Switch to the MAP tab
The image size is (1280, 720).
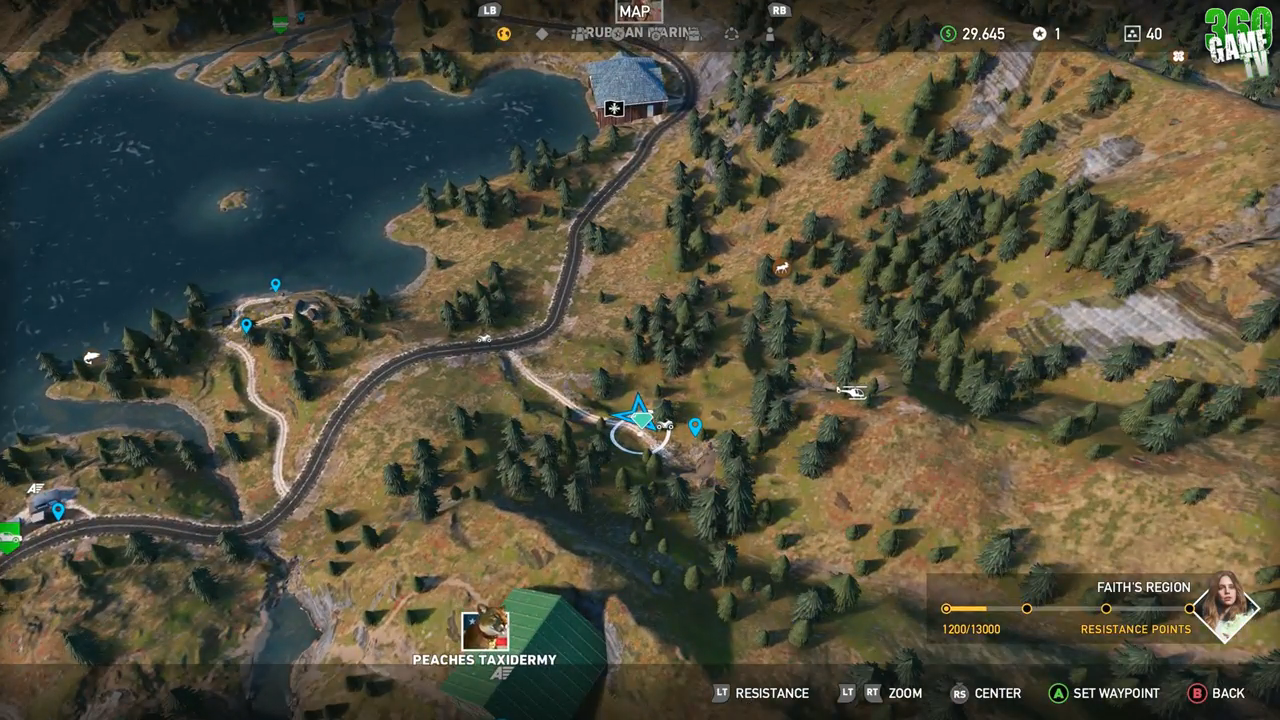pyautogui.click(x=637, y=11)
